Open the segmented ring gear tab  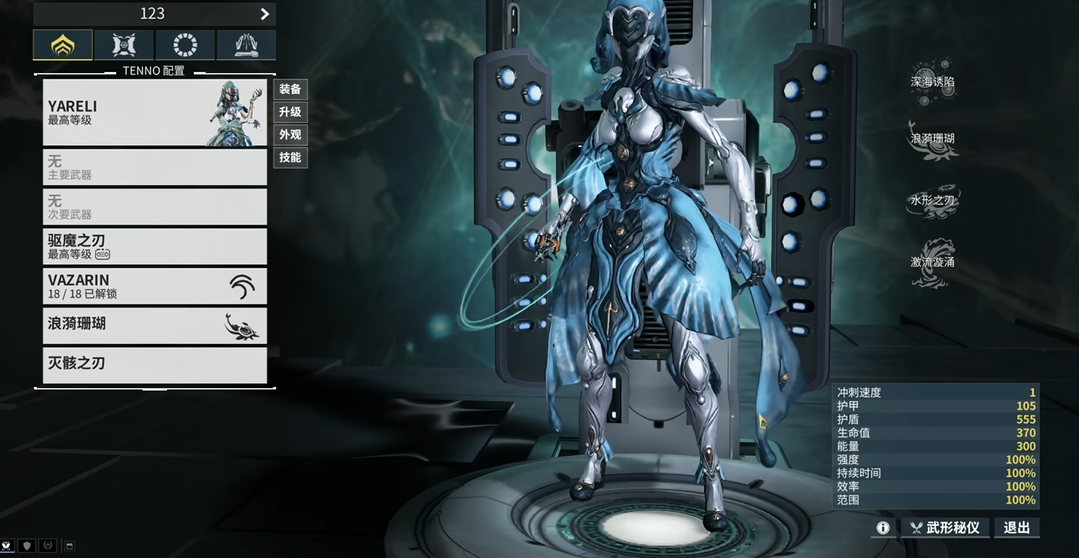[185, 44]
